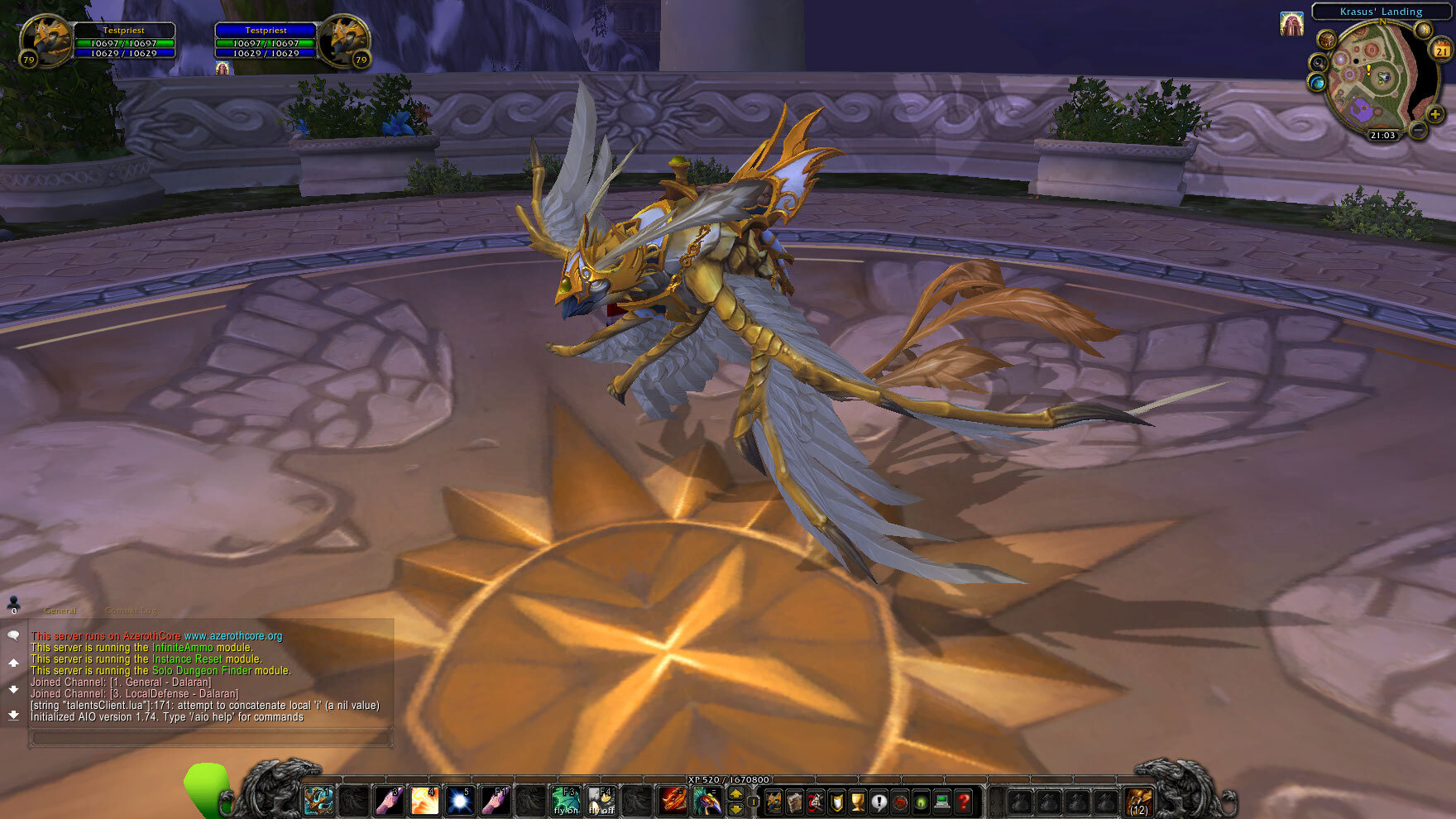
Task: Enable flying with the fly on button
Action: (x=565, y=801)
